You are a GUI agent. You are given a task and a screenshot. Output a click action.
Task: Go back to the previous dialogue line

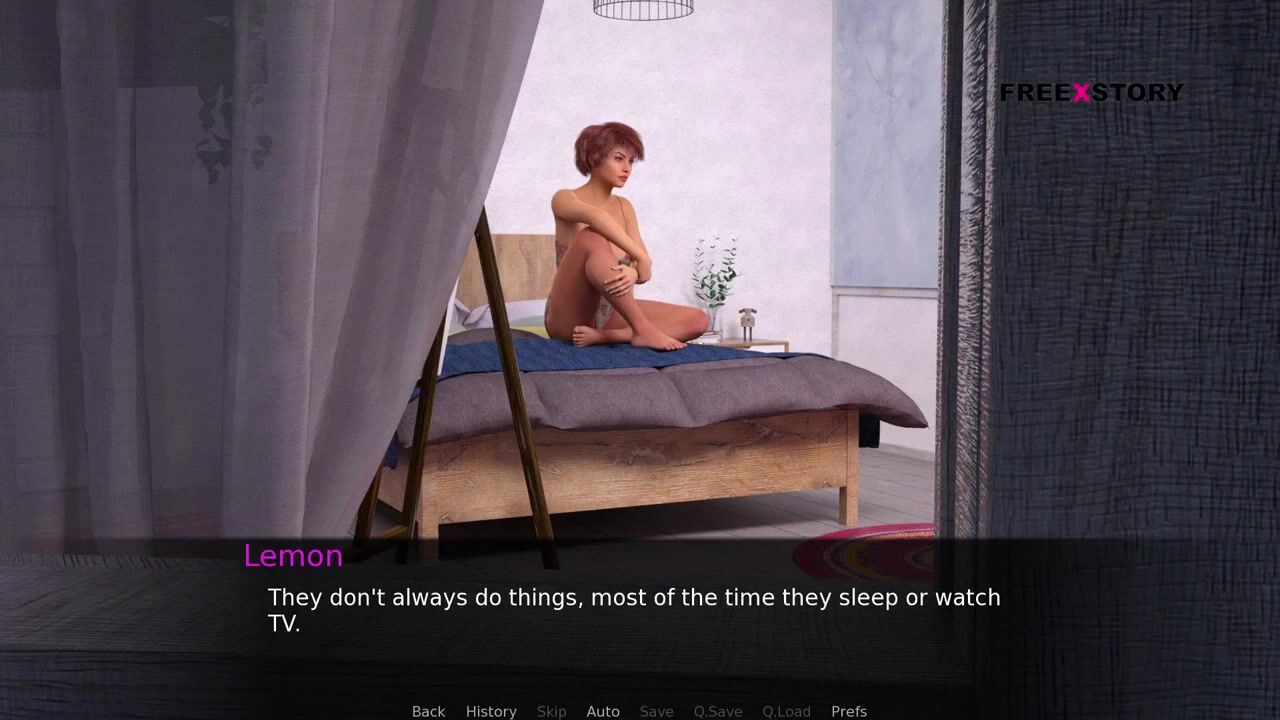pyautogui.click(x=428, y=711)
